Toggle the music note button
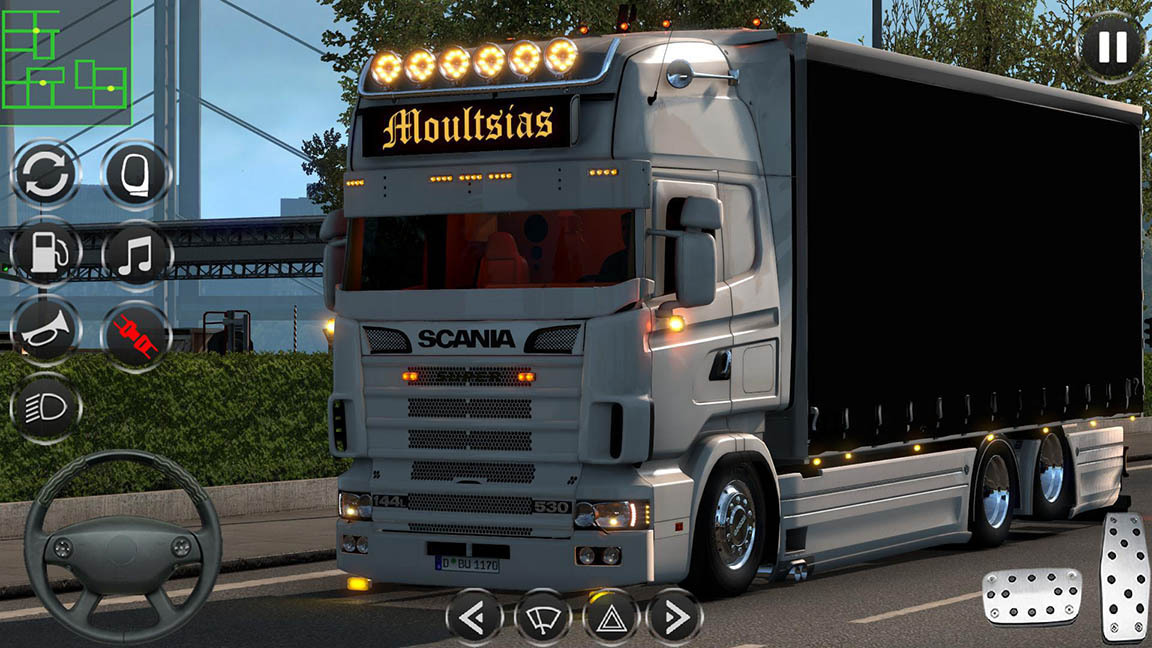 136,252
